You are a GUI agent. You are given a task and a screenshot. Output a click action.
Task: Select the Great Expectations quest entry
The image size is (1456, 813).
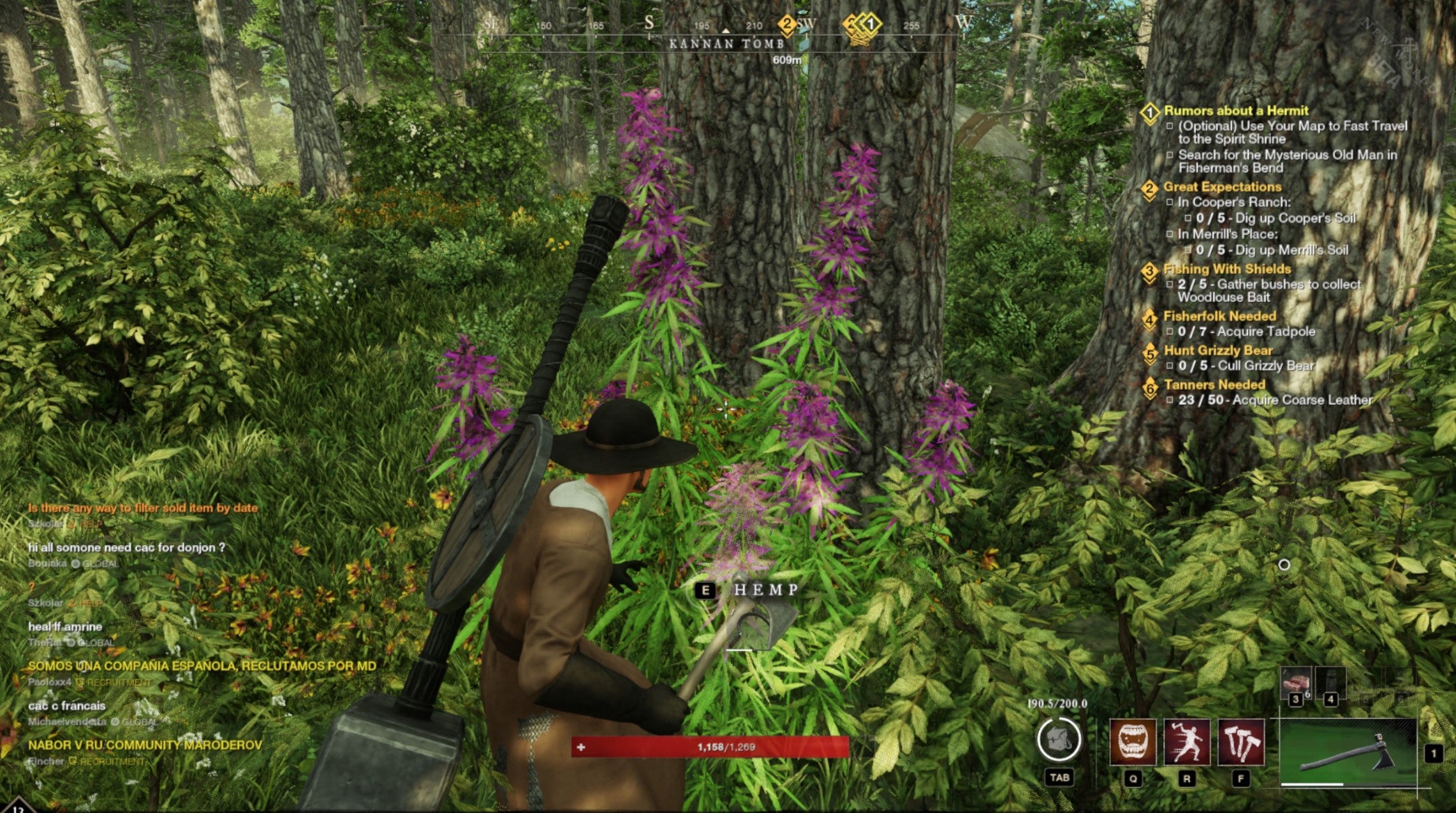coord(1222,187)
